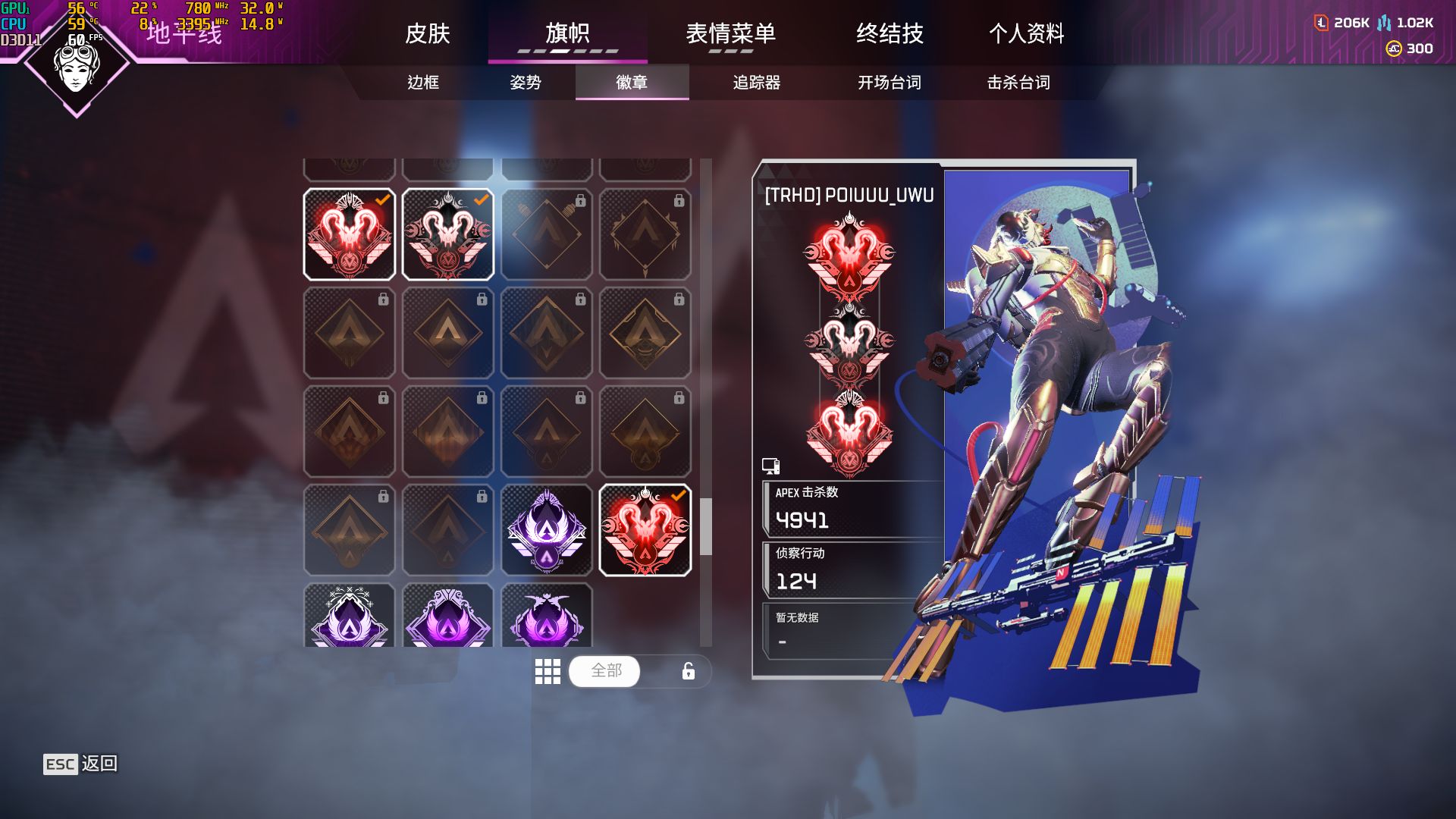Viewport: 1456px width, 819px height.
Task: Click the APEX 击杀数 stats panel
Action: tap(849, 510)
